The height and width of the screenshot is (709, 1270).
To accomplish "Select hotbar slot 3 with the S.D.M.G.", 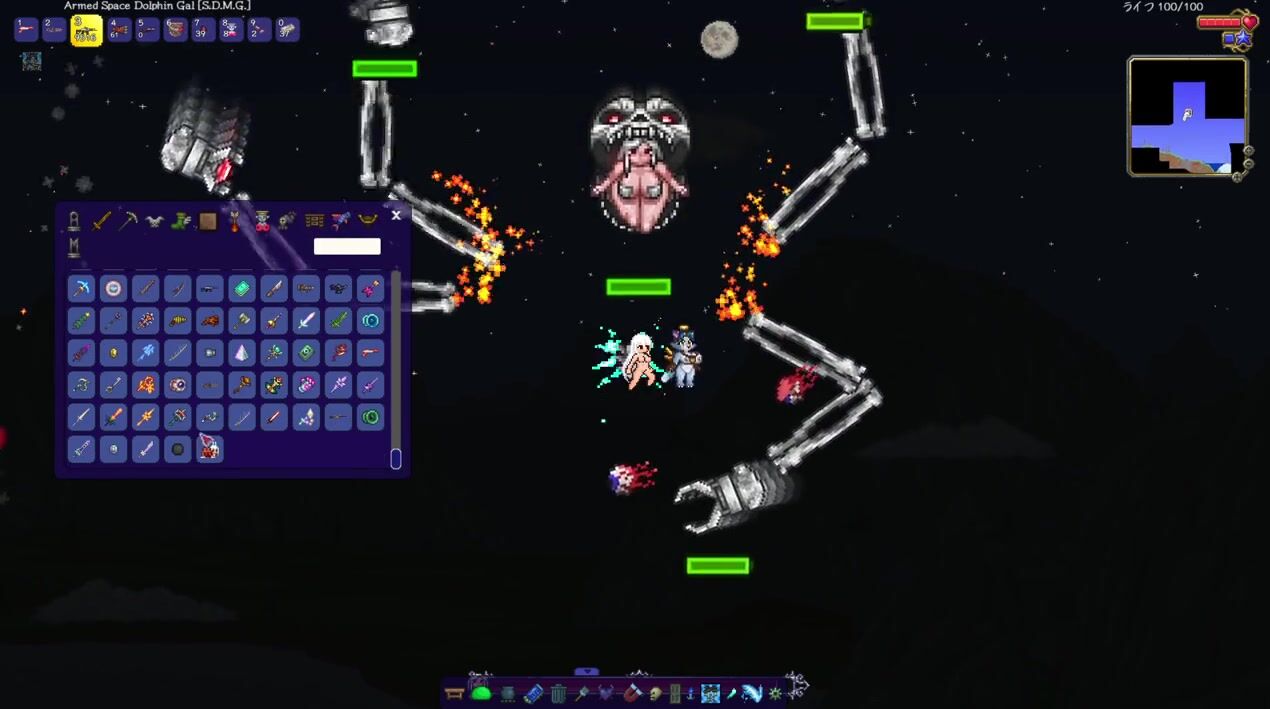I will pos(87,30).
